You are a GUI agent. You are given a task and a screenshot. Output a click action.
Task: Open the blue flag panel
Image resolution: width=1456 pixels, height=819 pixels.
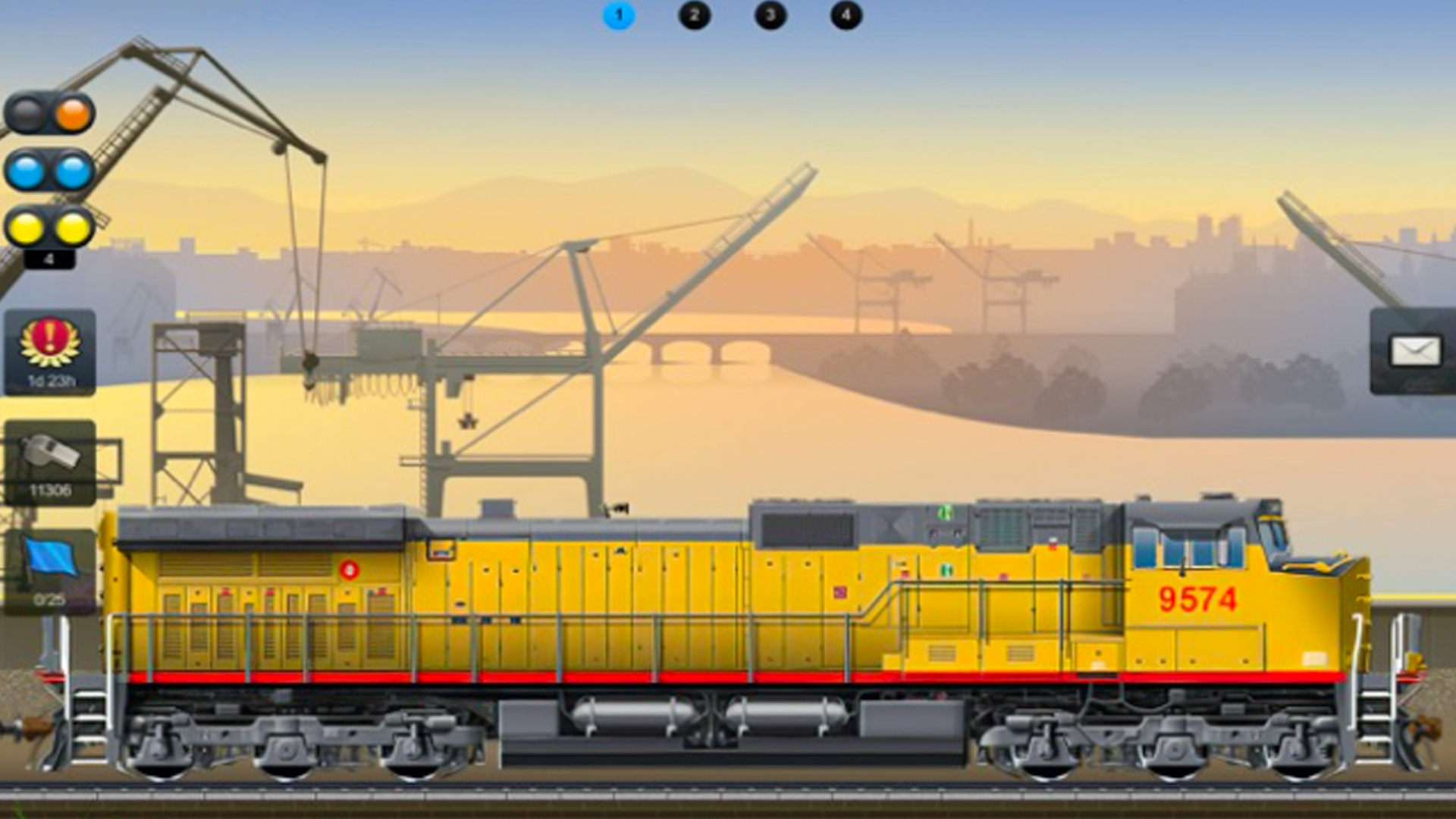click(50, 570)
